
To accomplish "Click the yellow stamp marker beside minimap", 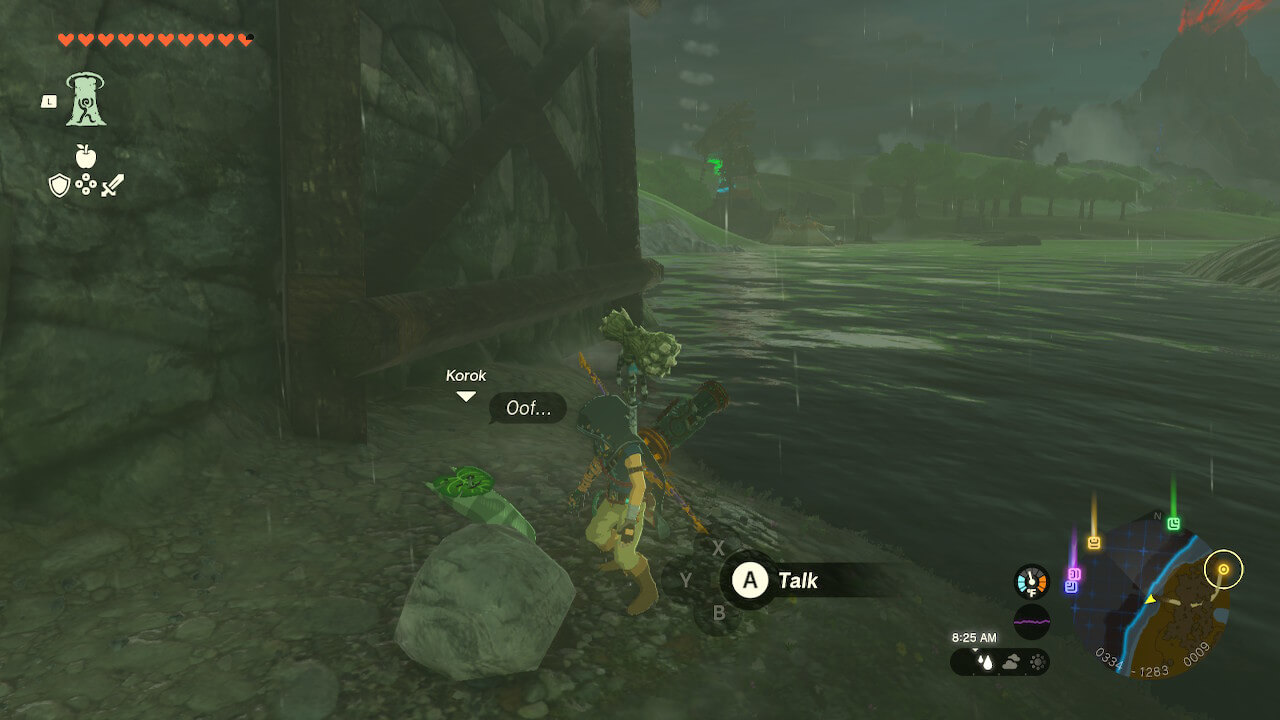I will click(x=1094, y=542).
